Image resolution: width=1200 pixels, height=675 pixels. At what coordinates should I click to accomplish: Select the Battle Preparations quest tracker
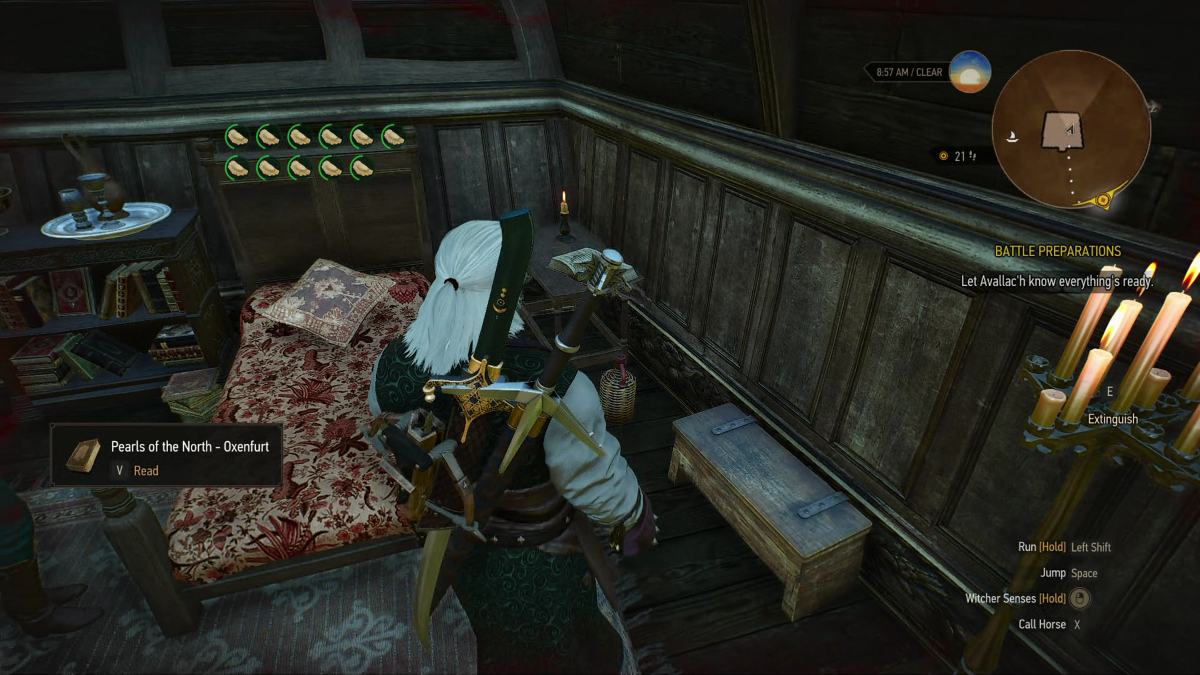coord(1057,251)
